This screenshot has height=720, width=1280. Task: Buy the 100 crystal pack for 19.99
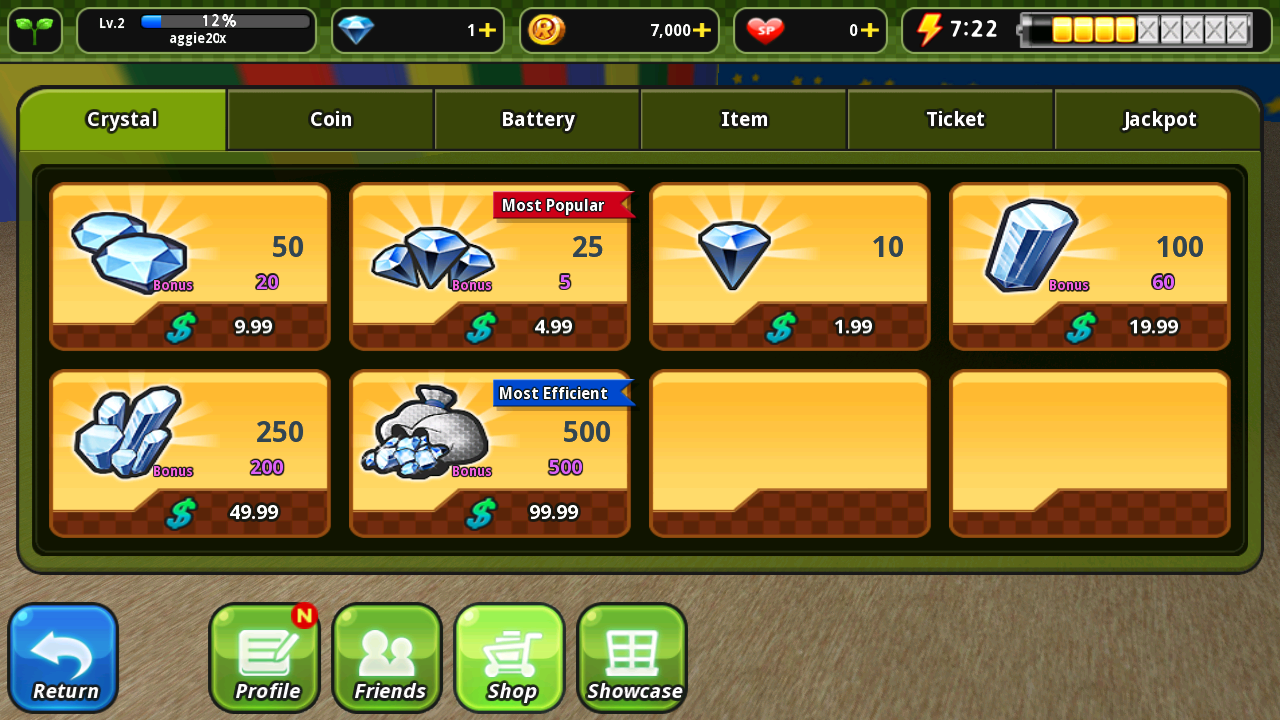pyautogui.click(x=1090, y=266)
